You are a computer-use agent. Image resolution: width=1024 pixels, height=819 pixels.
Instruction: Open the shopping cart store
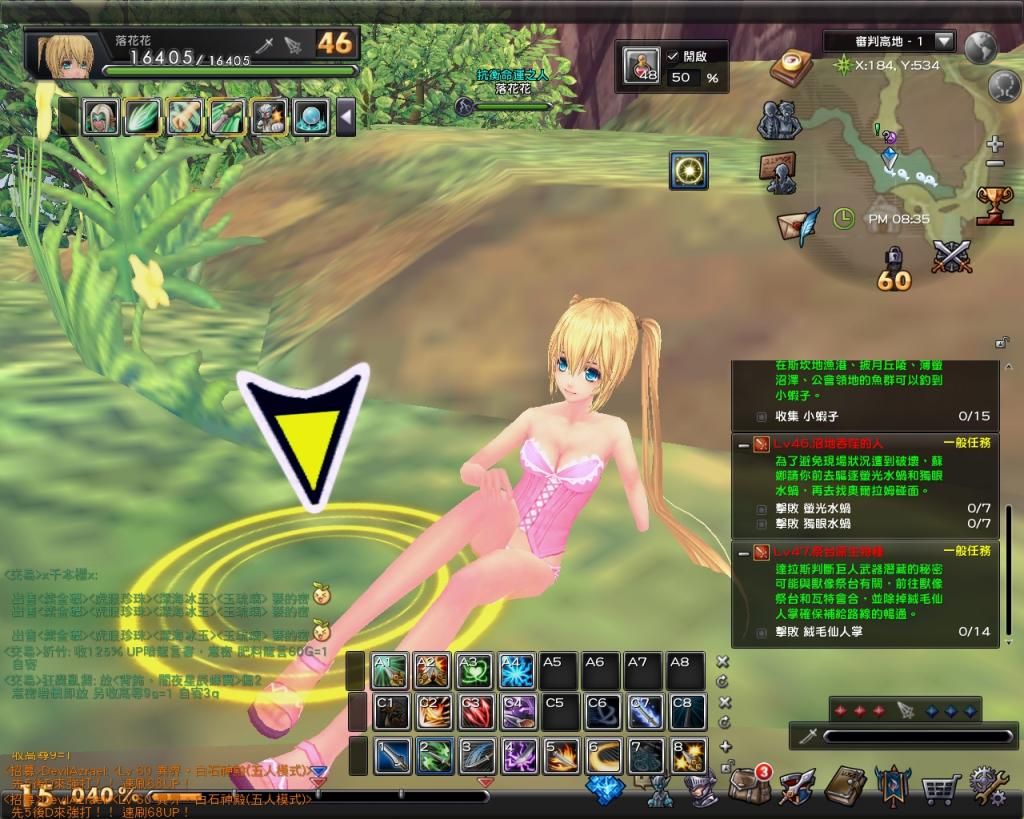940,789
